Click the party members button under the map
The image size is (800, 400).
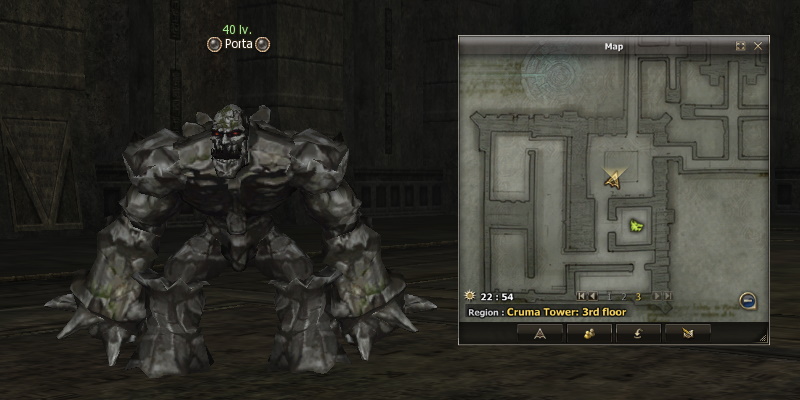point(588,333)
